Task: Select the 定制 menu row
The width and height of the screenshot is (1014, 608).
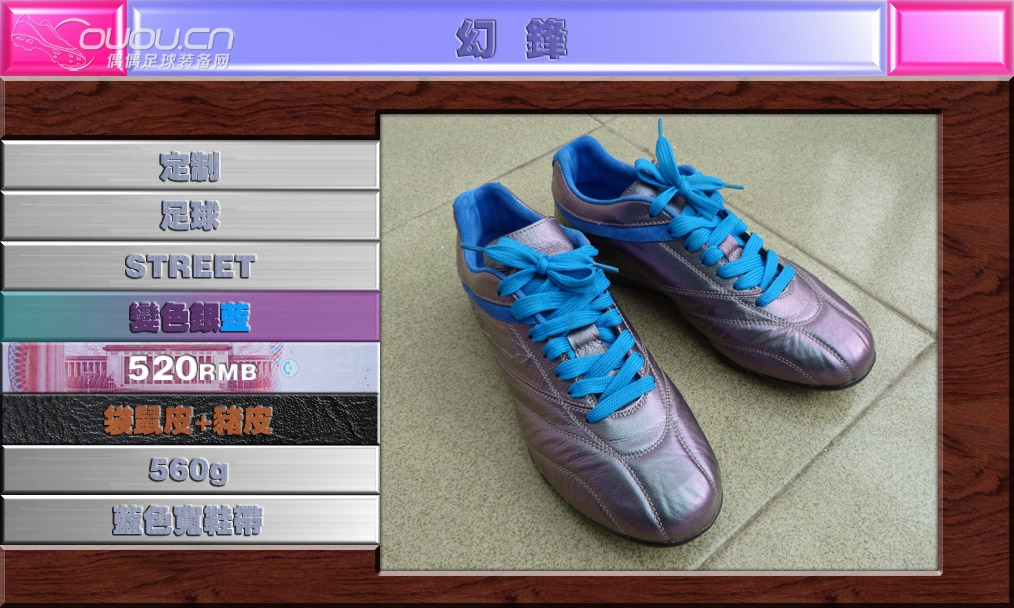Action: point(190,166)
